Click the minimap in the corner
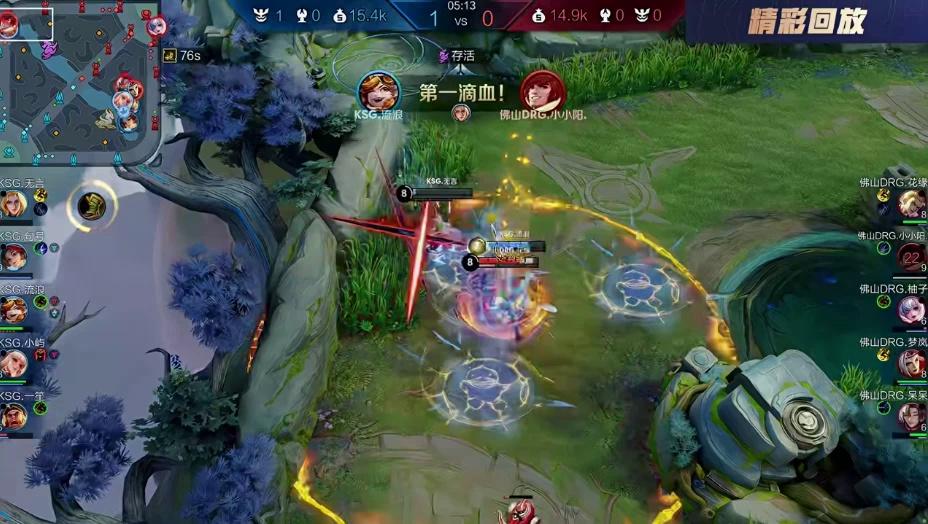This screenshot has height=524, width=928. [x=80, y=80]
